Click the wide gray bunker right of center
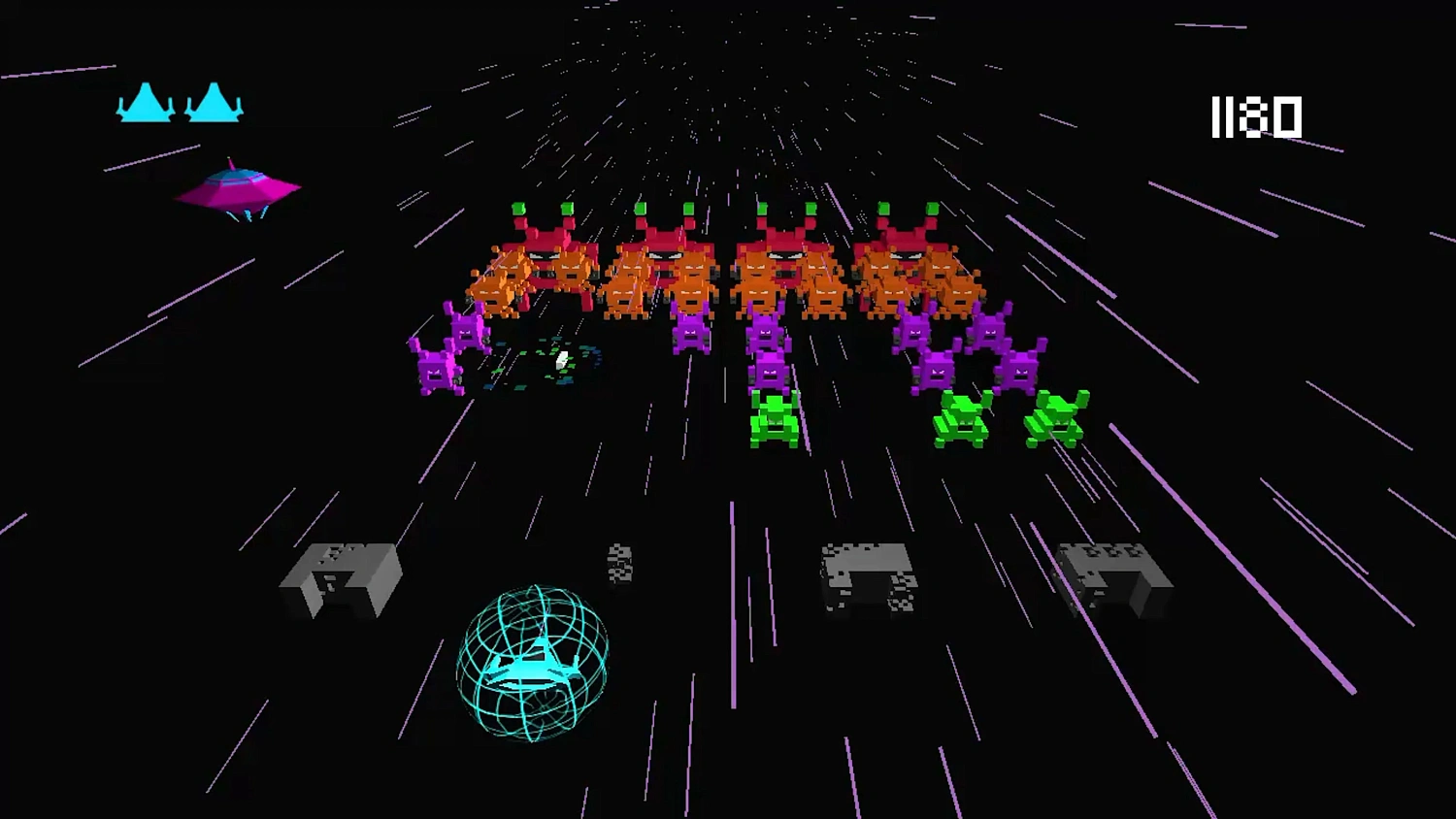This screenshot has height=819, width=1456. (x=866, y=577)
